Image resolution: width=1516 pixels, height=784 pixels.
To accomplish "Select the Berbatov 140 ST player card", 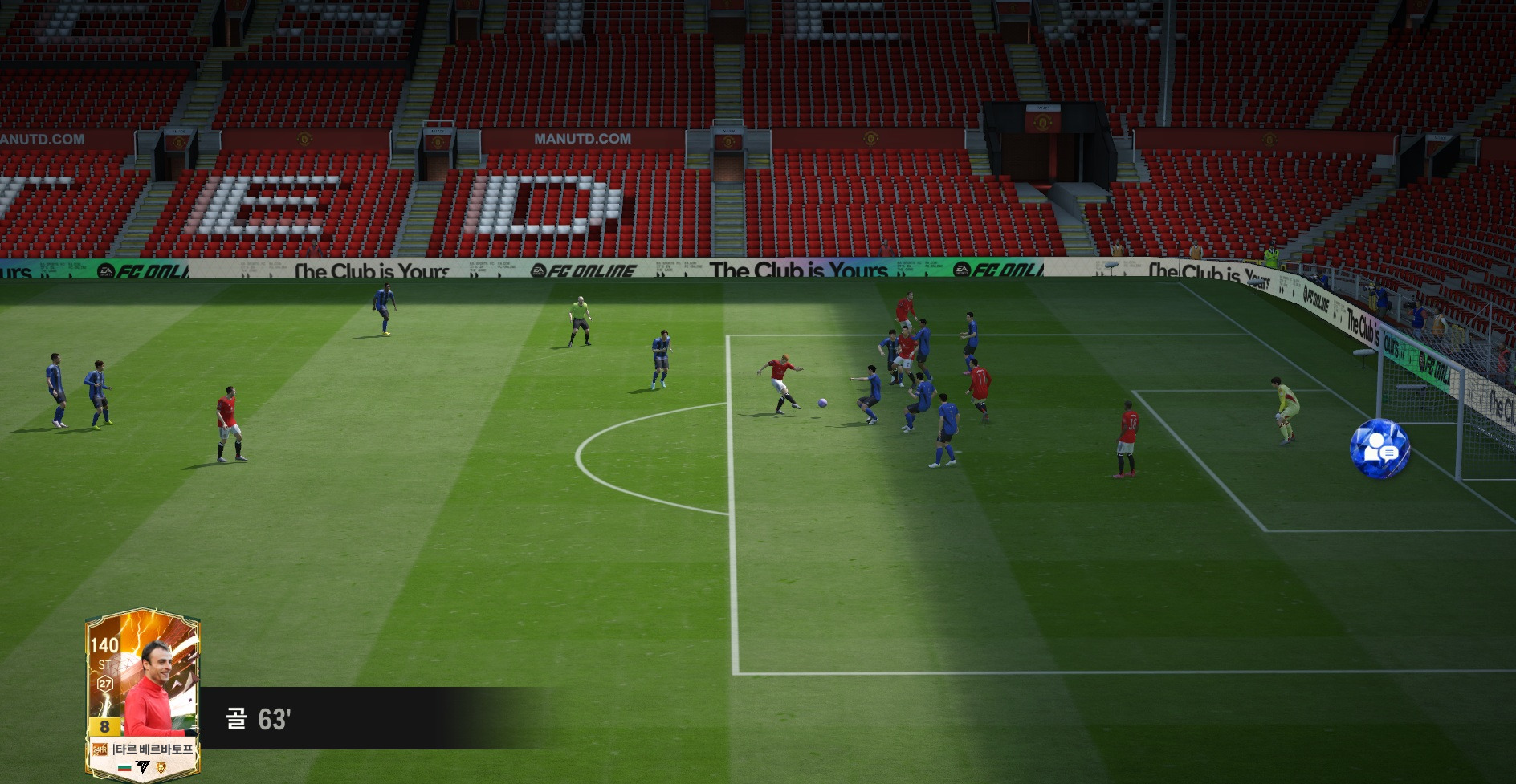I will pyautogui.click(x=143, y=694).
